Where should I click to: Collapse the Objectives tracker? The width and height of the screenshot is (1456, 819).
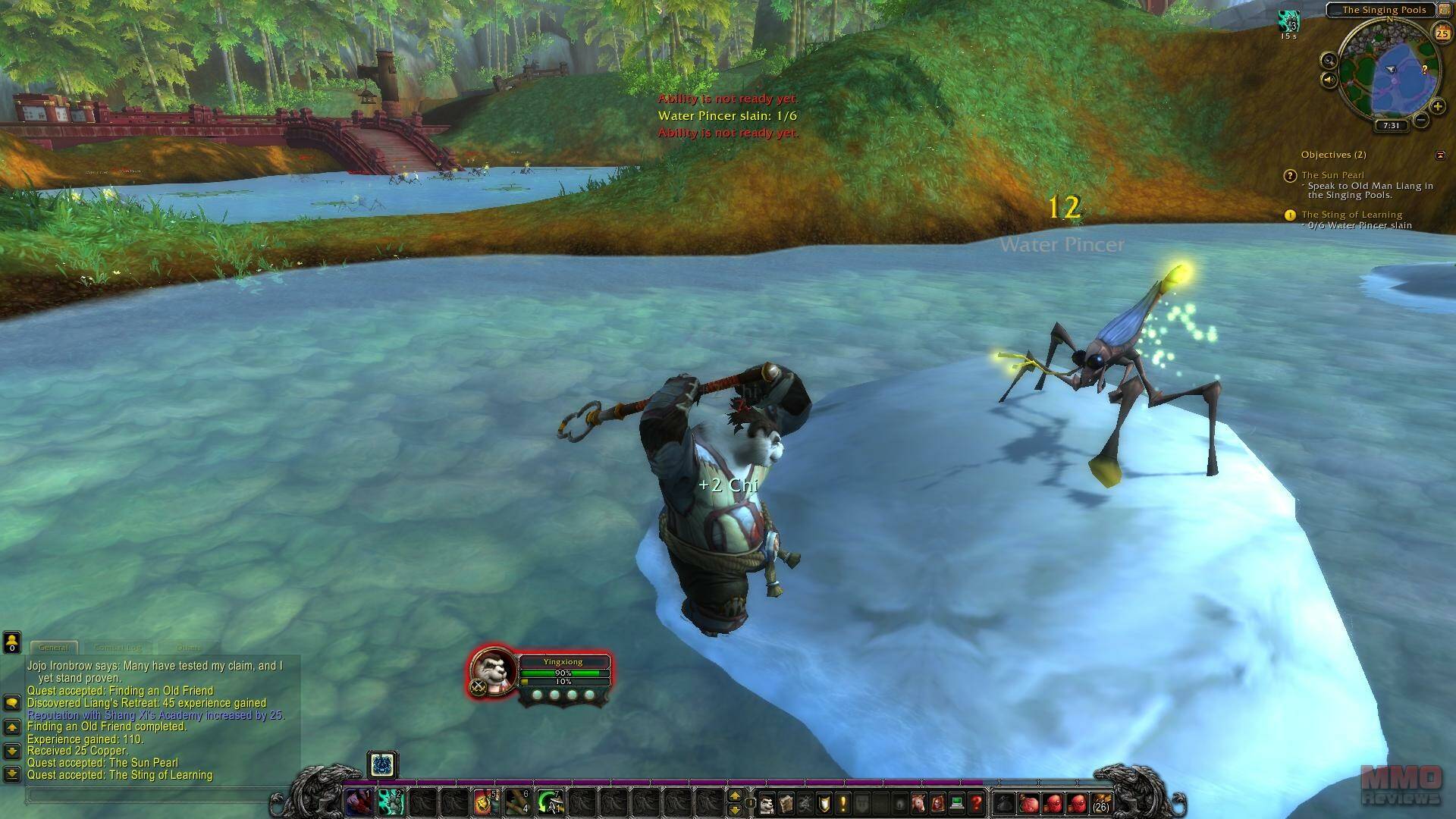coord(1440,155)
